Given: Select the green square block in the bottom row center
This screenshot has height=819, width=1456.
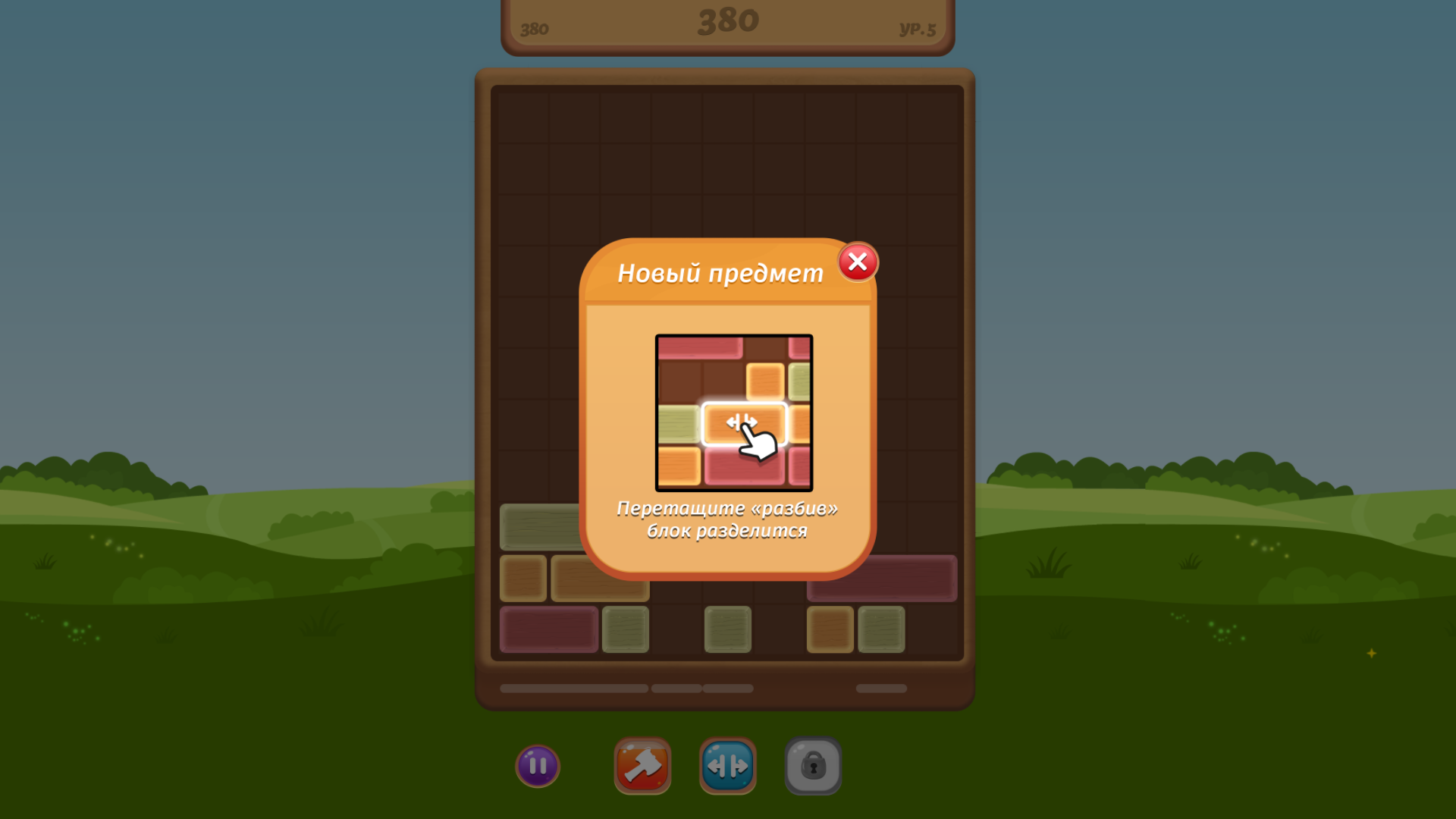Looking at the screenshot, I should (727, 629).
